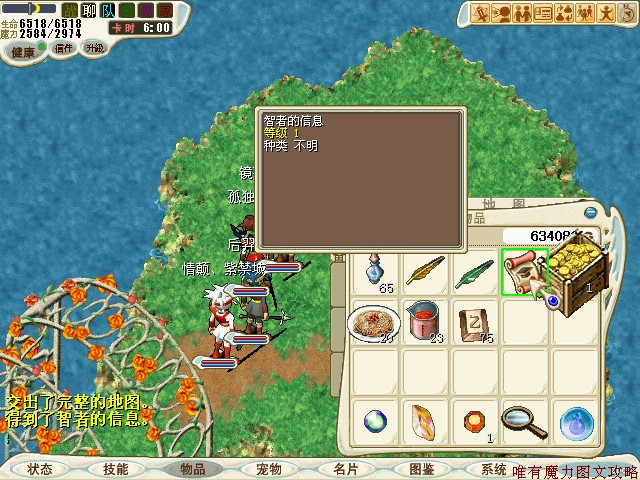Switch to the 宠物 pets menu
Image resolution: width=640 pixels, height=480 pixels.
(x=268, y=468)
